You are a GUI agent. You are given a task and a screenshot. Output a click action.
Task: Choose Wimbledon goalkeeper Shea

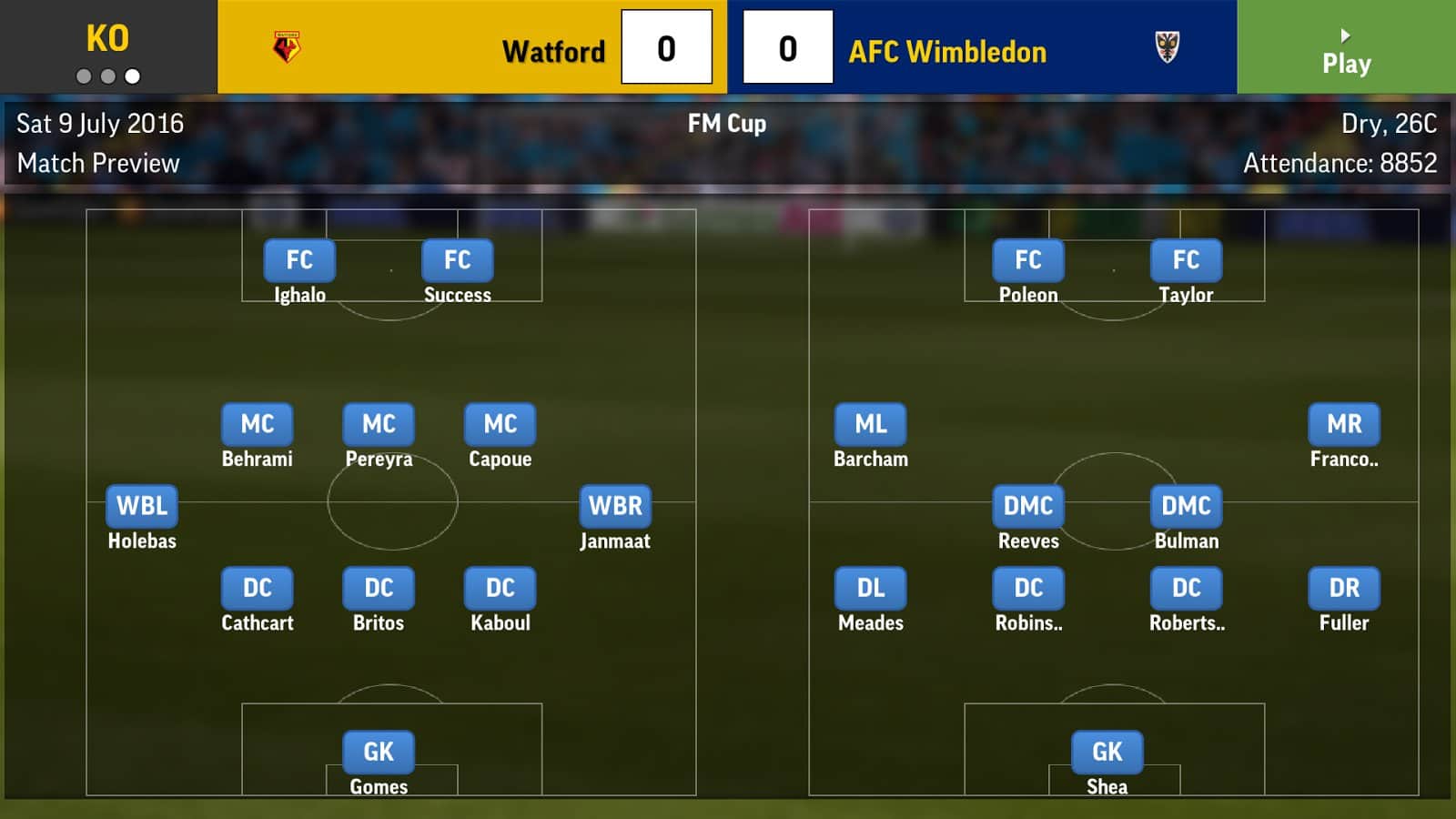[x=1107, y=752]
